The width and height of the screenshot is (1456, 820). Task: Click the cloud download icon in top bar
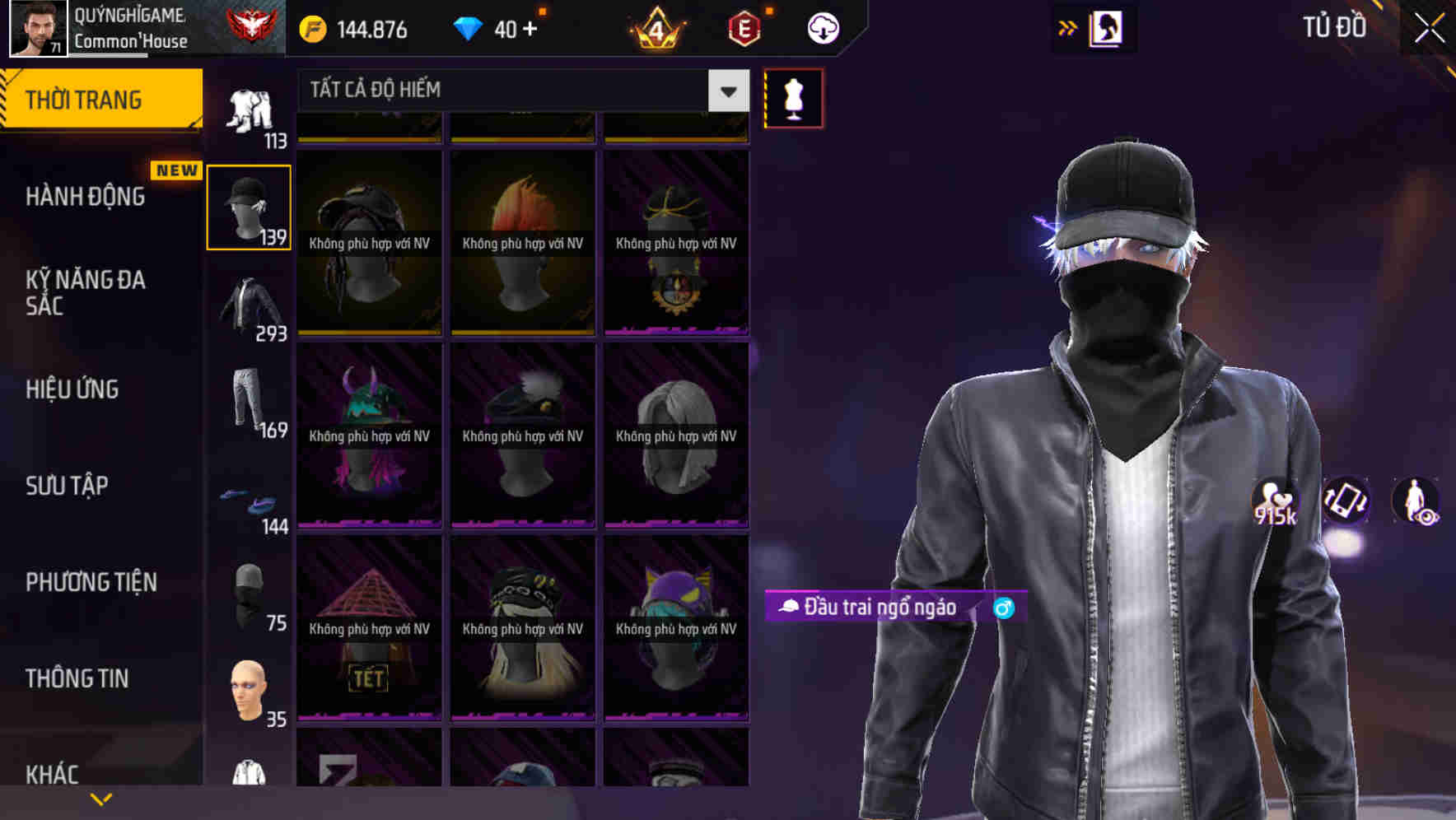pyautogui.click(x=824, y=27)
